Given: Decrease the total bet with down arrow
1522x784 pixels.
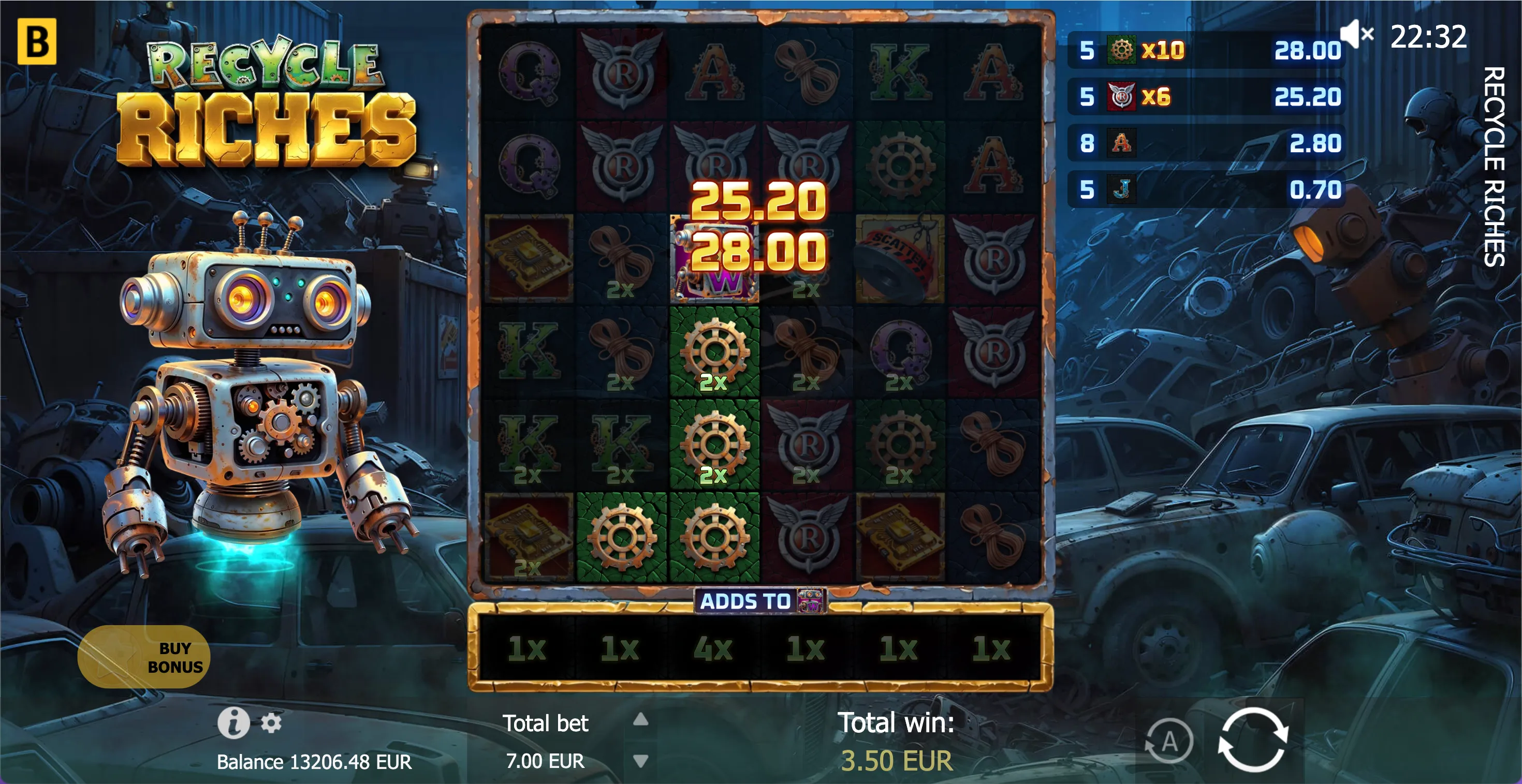Looking at the screenshot, I should point(641,760).
